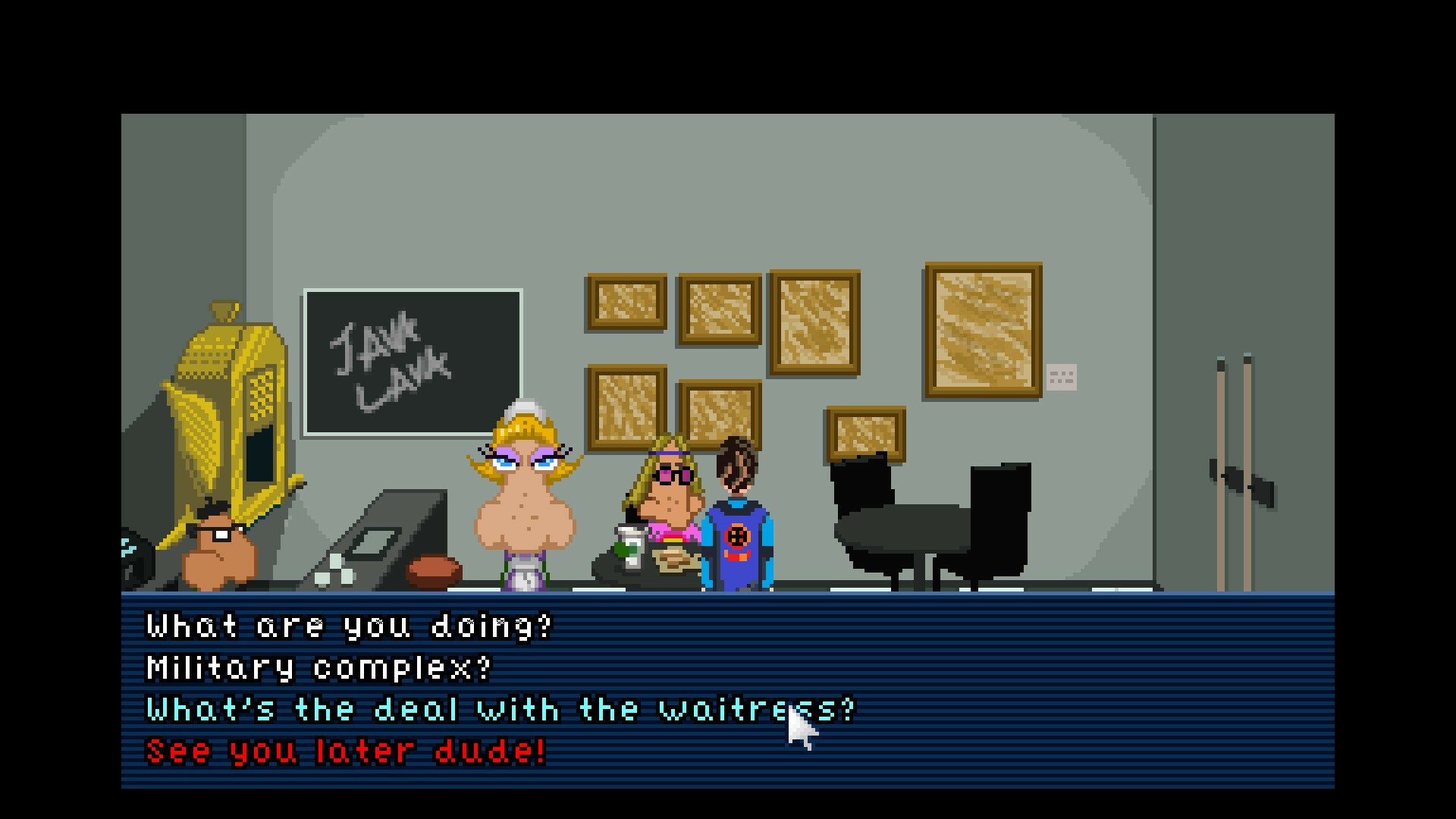Select the large framed picture on the right
Viewport: 1456px width, 819px height.
(x=982, y=330)
